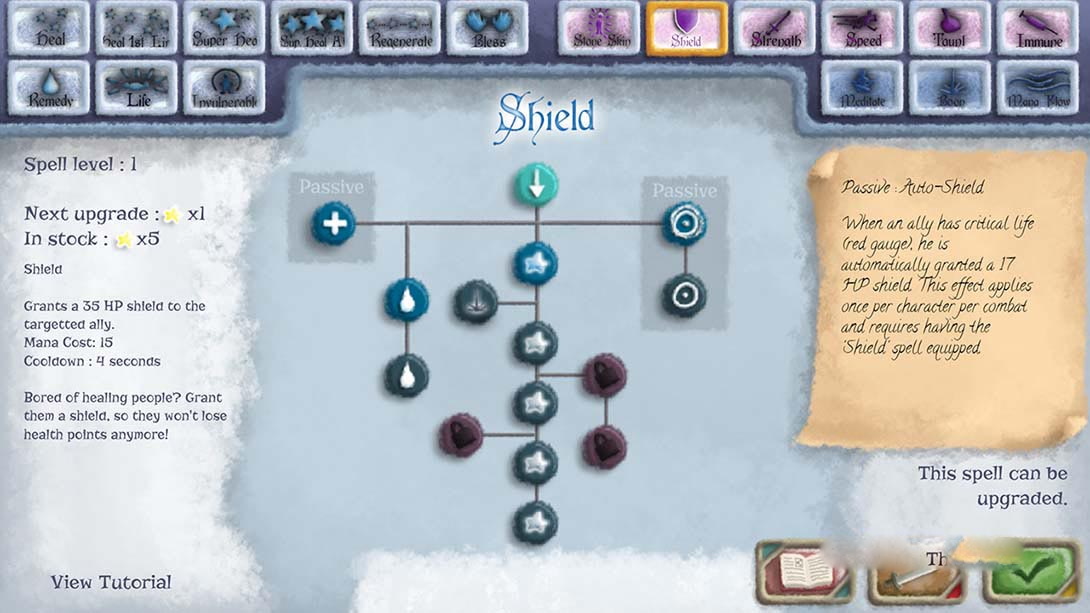Open the Immune spell tree
The image size is (1090, 613).
(x=1037, y=28)
